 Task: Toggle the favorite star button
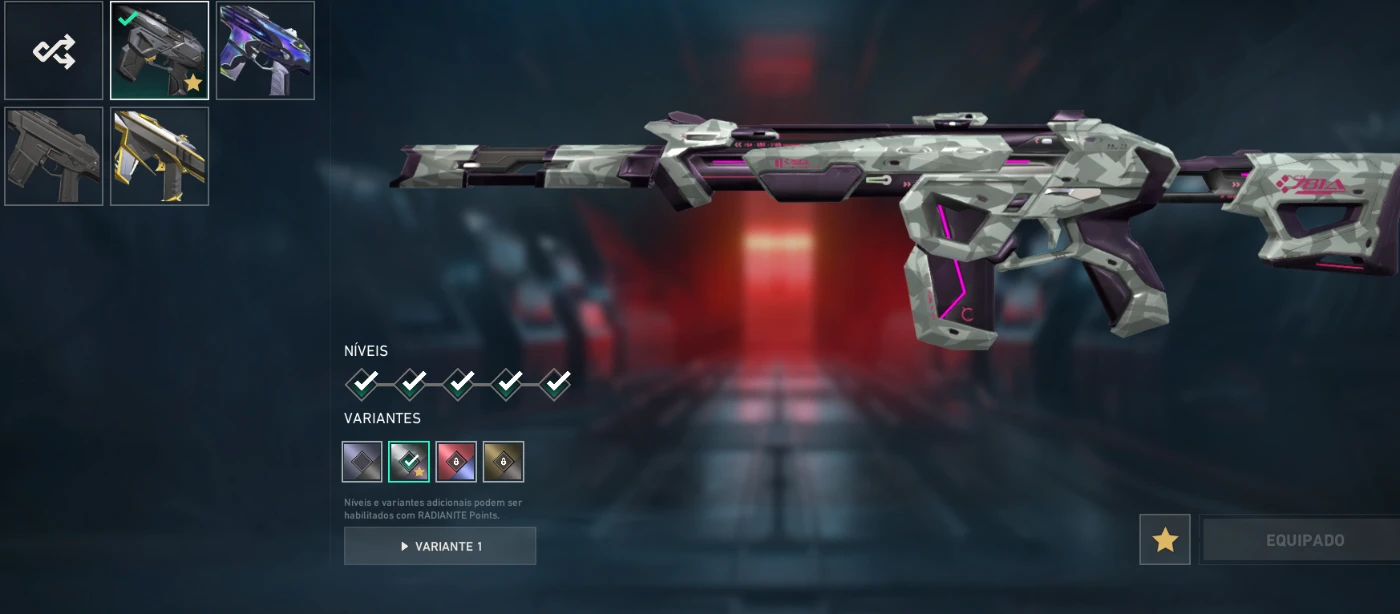point(1165,540)
